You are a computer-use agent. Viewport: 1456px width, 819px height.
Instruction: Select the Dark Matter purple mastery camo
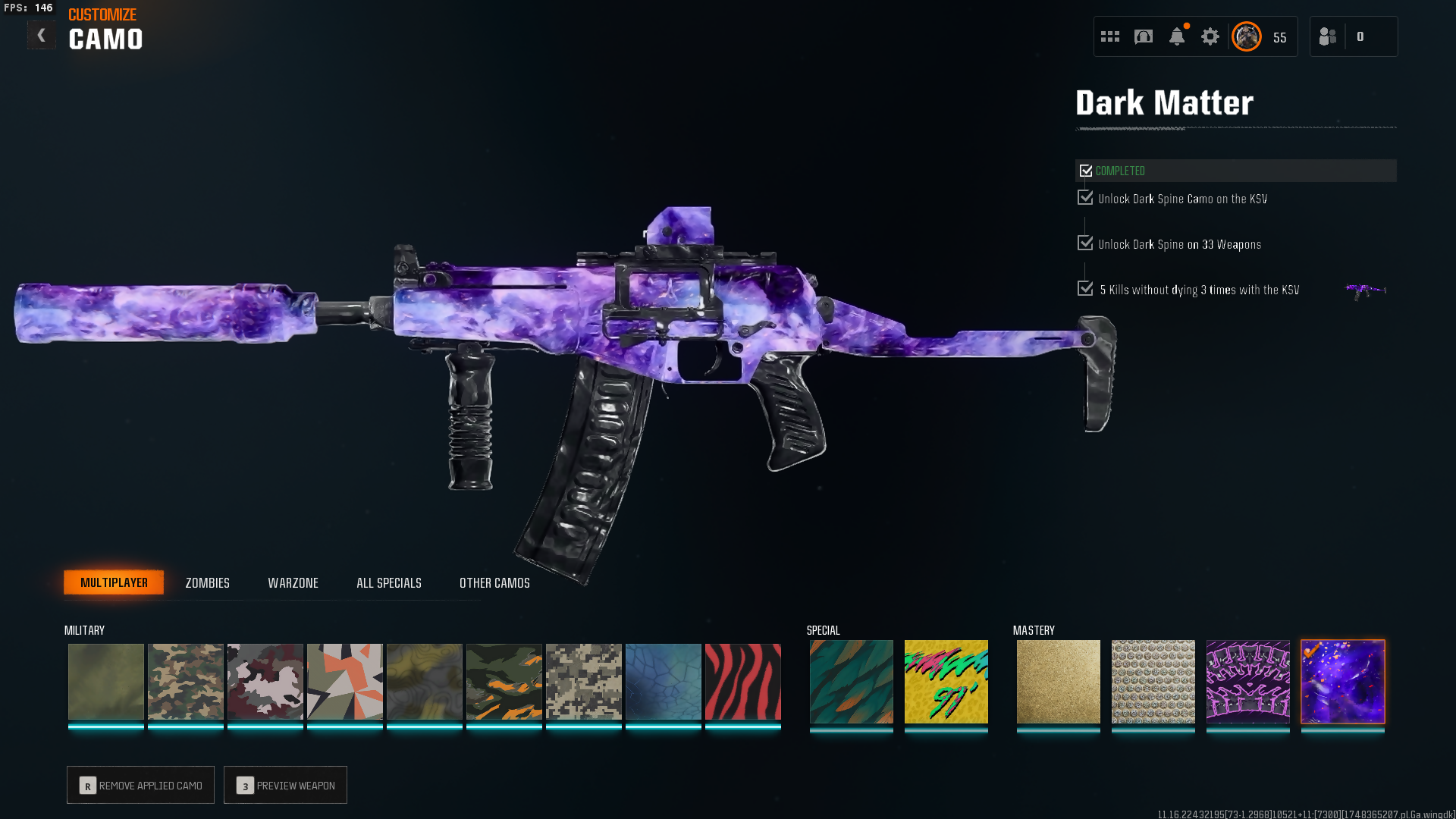click(1342, 681)
